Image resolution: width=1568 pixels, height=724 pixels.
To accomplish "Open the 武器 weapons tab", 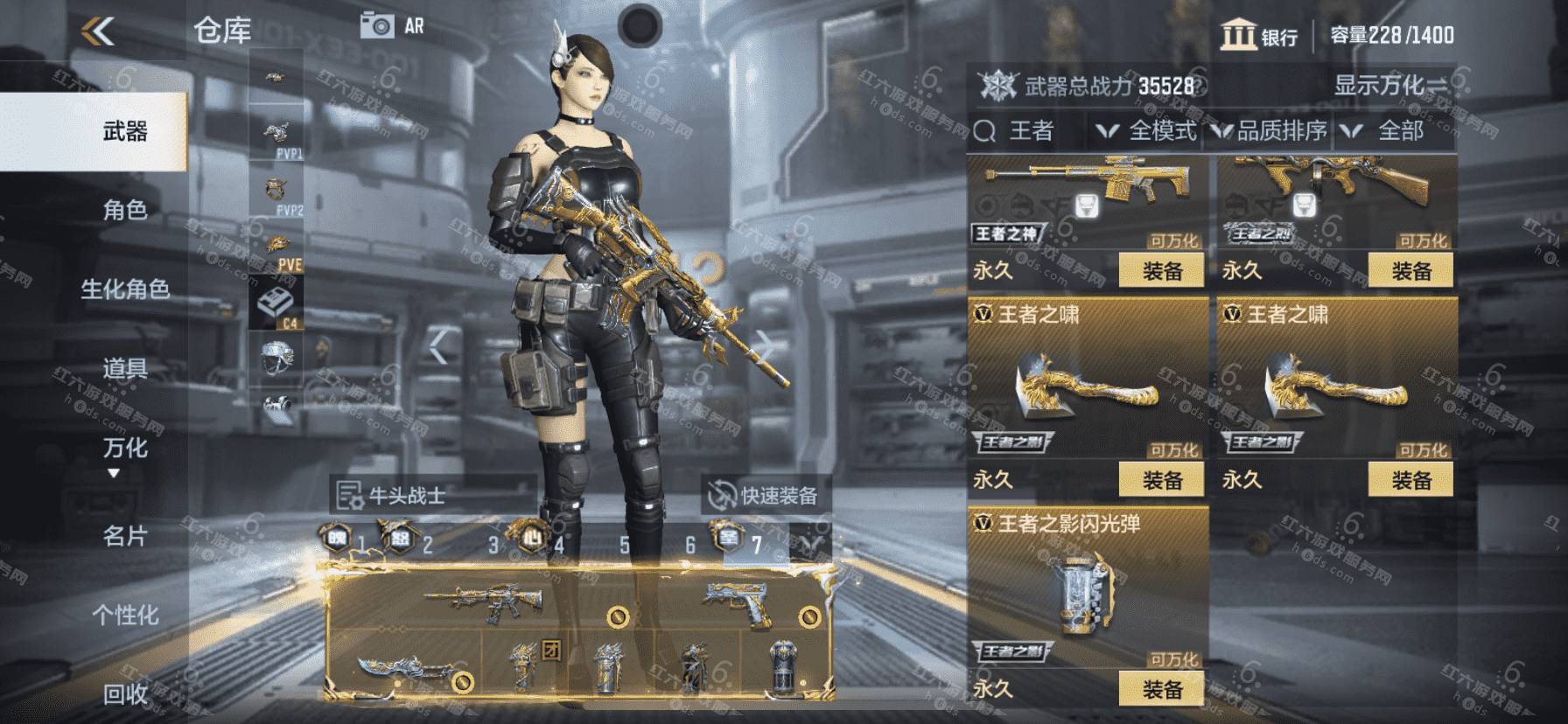I will 124,132.
